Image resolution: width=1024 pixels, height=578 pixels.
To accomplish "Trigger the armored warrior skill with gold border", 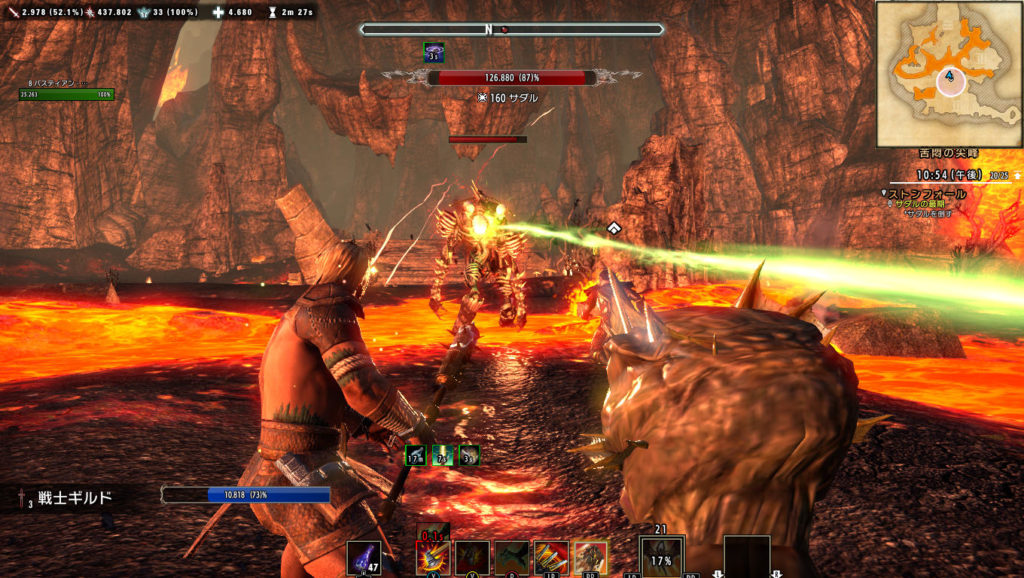I will click(x=590, y=558).
